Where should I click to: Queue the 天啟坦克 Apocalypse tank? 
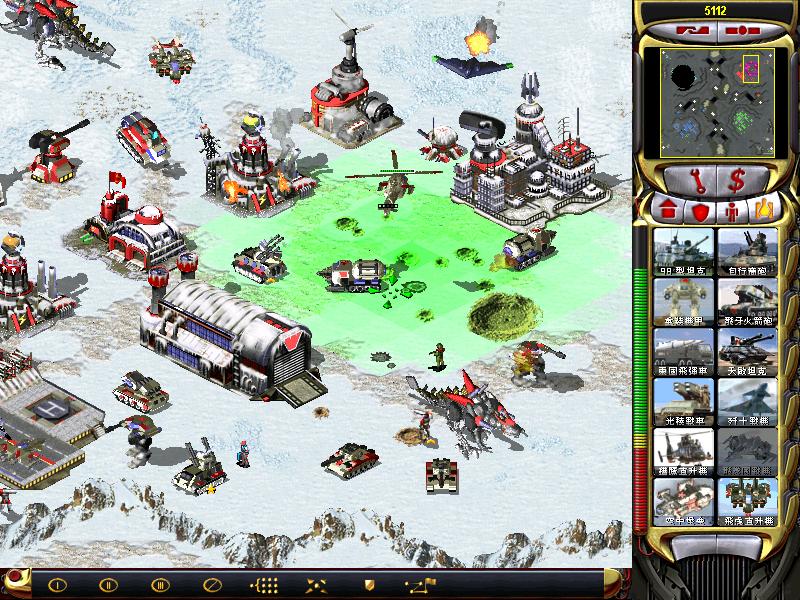click(747, 351)
